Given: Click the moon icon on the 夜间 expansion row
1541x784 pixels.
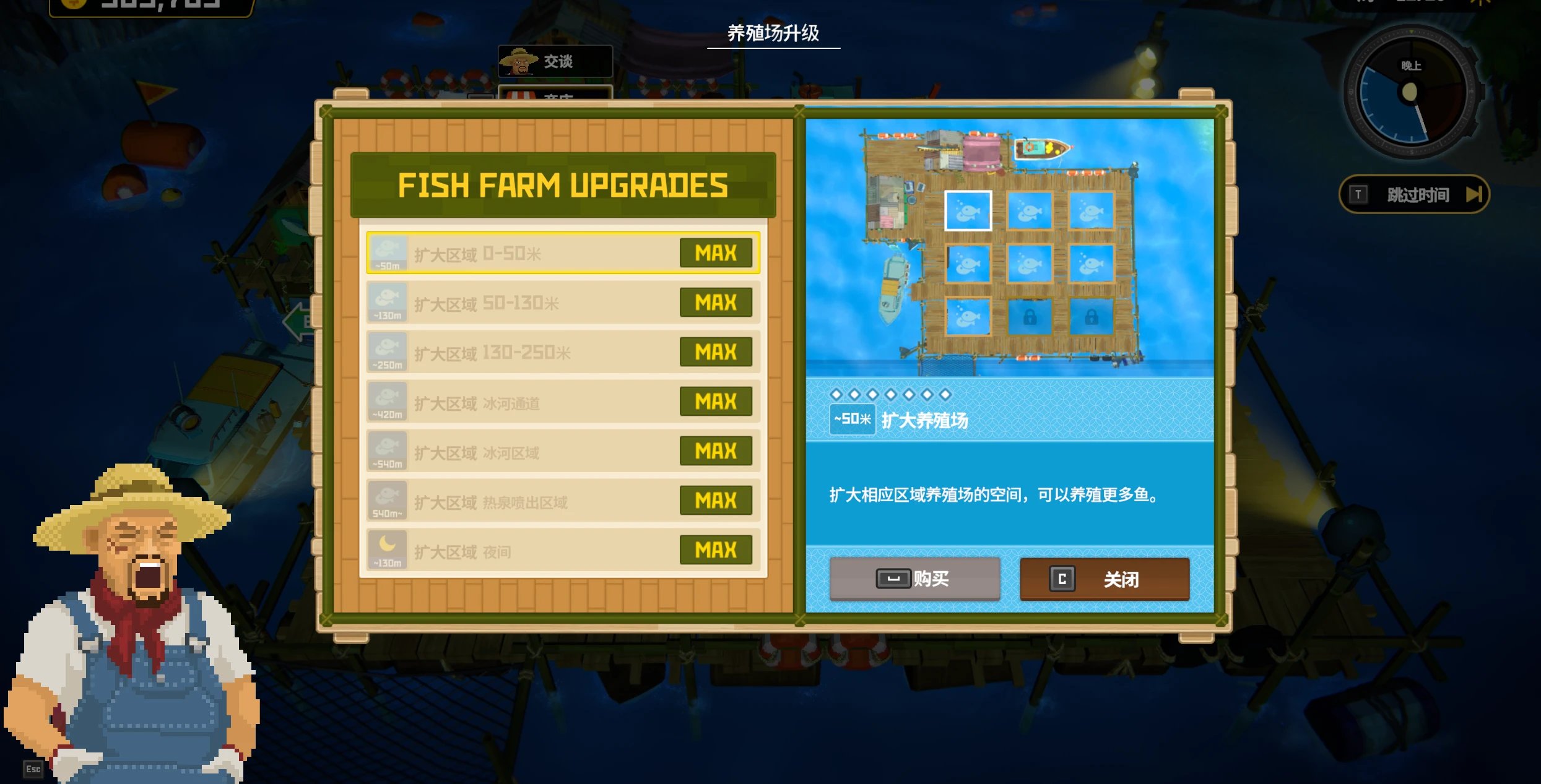Looking at the screenshot, I should [388, 549].
